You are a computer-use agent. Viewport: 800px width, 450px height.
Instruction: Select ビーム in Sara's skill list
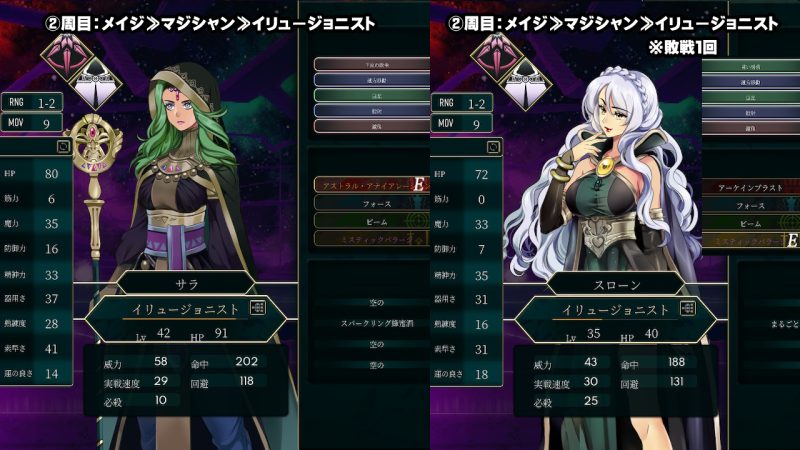(365, 220)
